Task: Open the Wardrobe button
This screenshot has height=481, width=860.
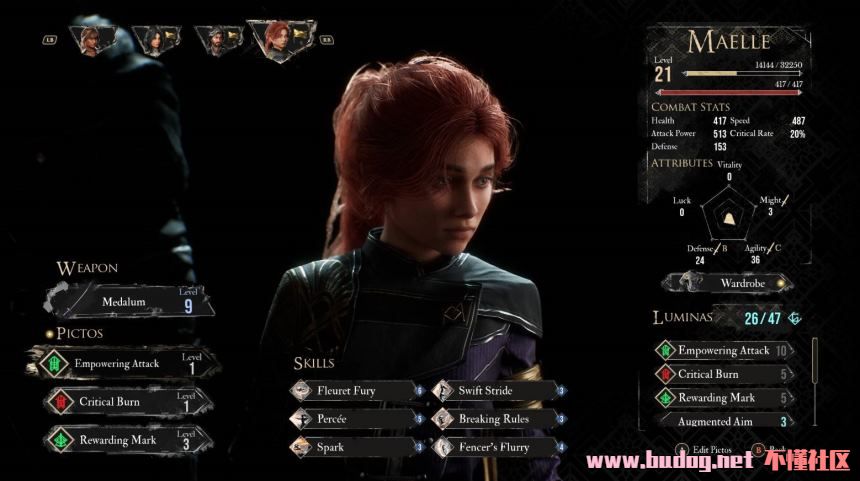Action: 727,283
